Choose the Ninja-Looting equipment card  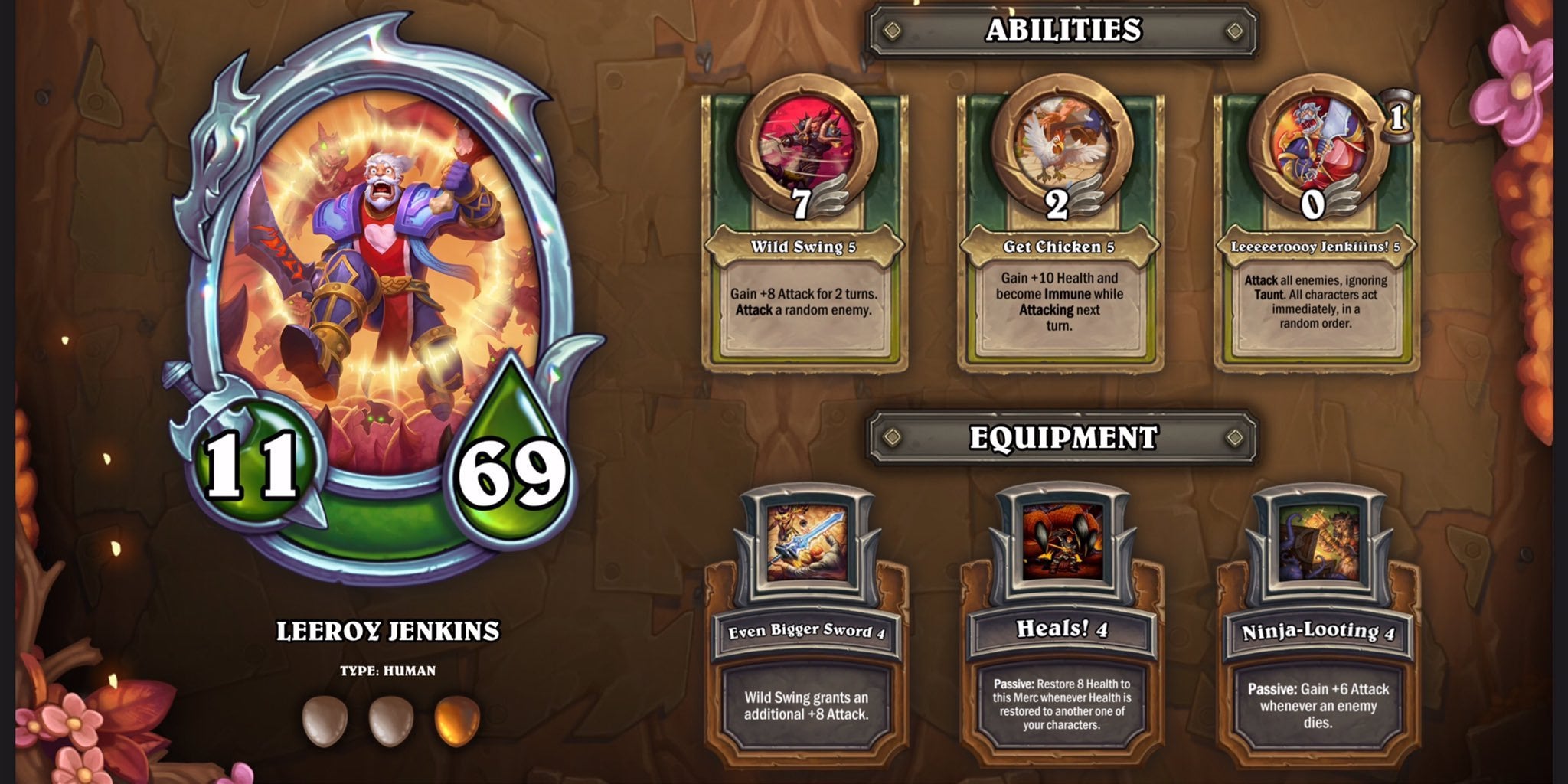1317,628
